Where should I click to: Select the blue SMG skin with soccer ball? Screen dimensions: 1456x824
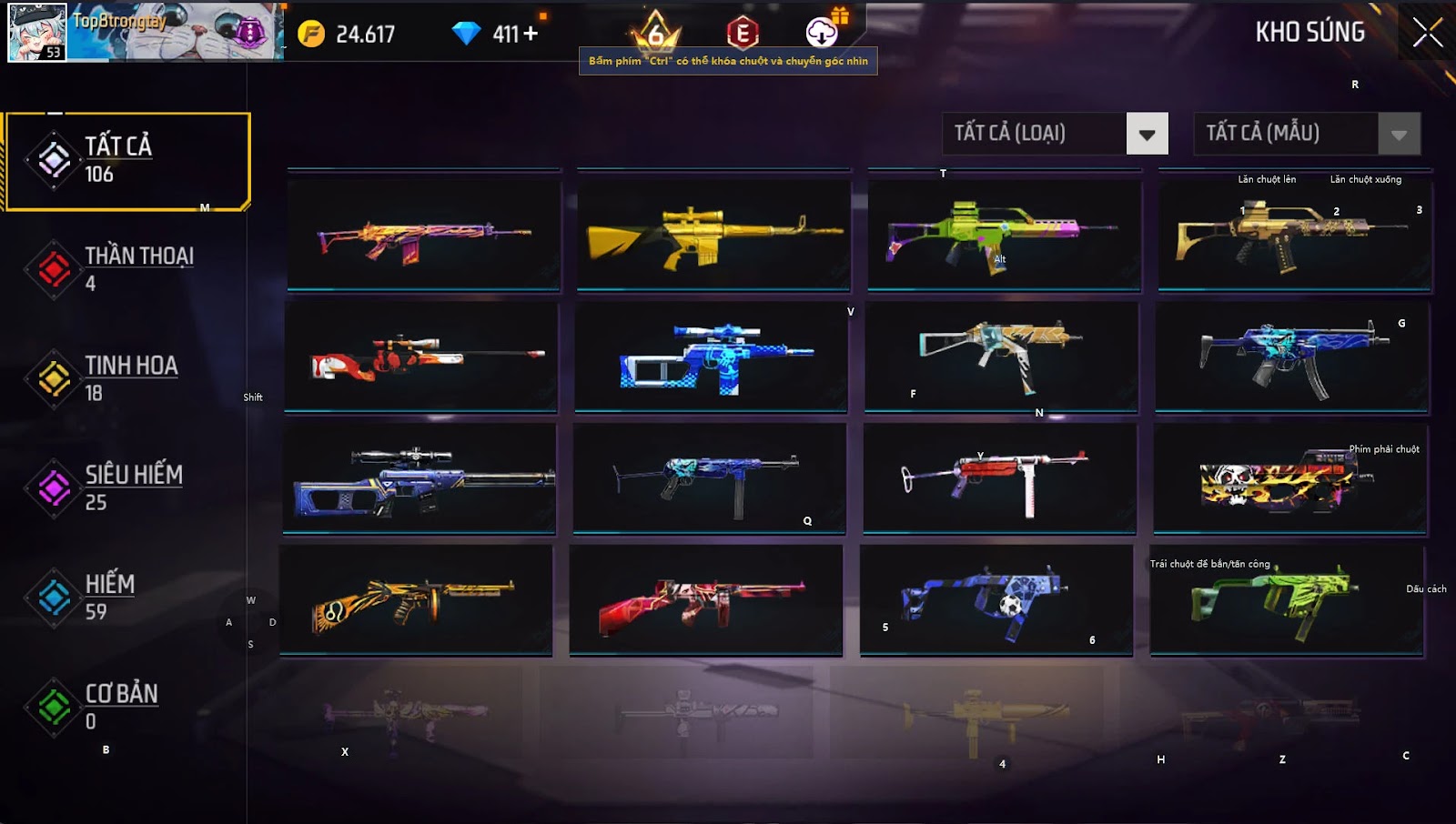tap(996, 599)
